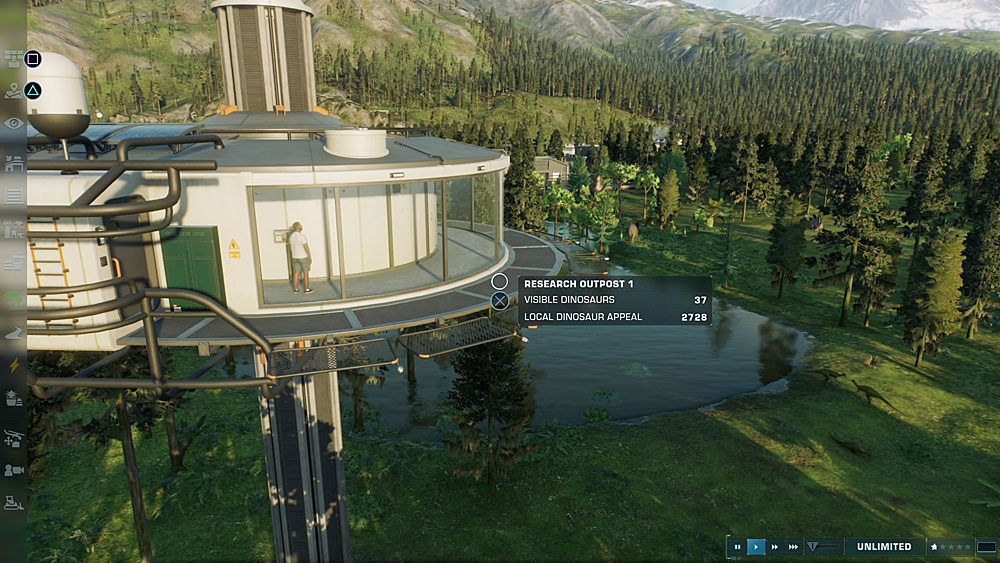Set the game to normal play speed
The image size is (1000, 563).
tap(756, 547)
